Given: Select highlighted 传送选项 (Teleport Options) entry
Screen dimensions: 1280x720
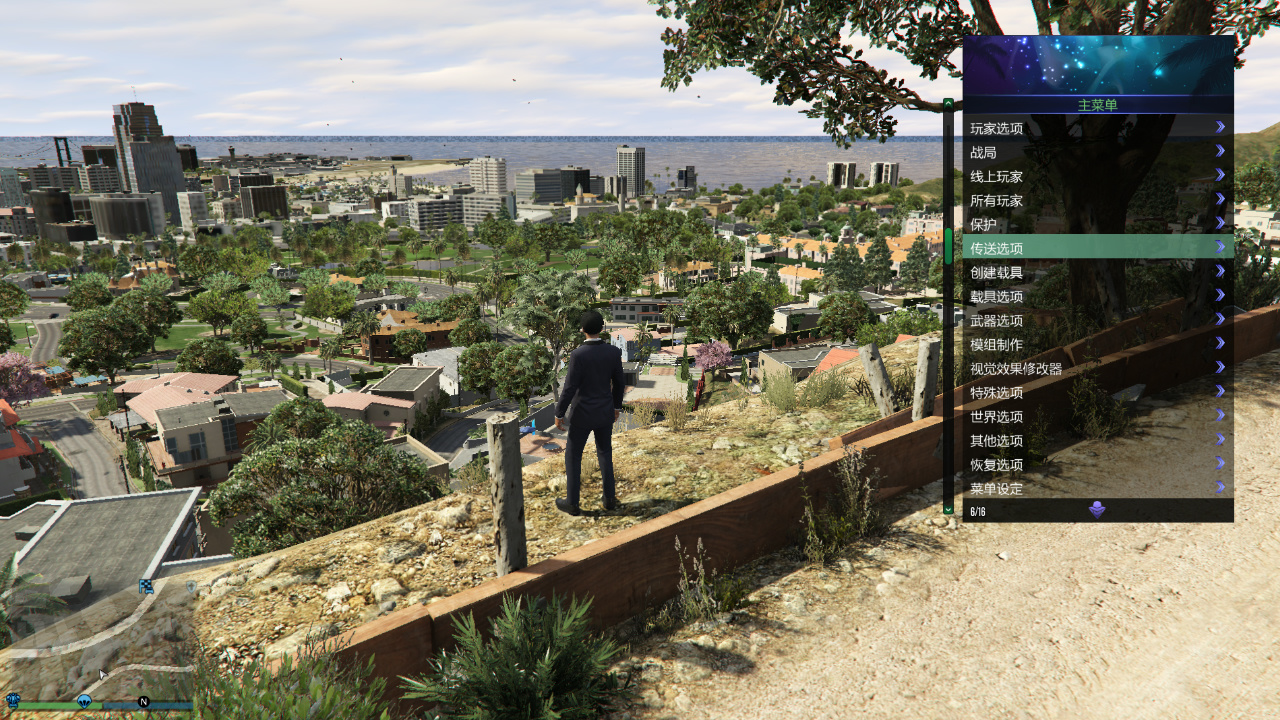Looking at the screenshot, I should [x=1097, y=248].
